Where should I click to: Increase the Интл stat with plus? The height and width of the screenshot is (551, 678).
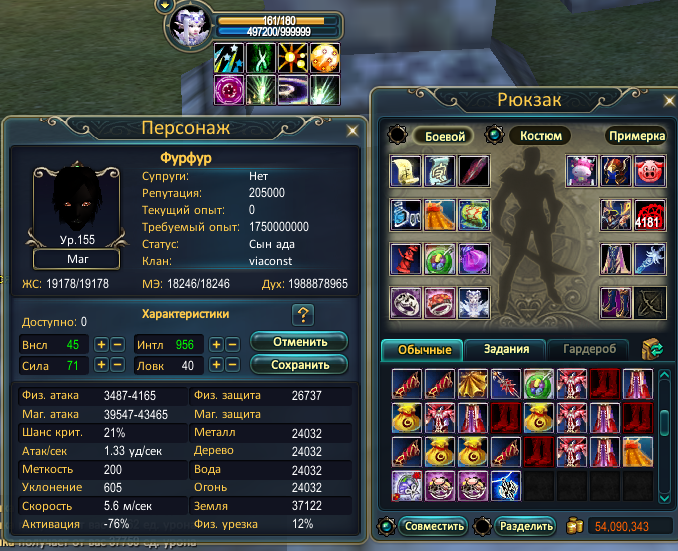[214, 344]
